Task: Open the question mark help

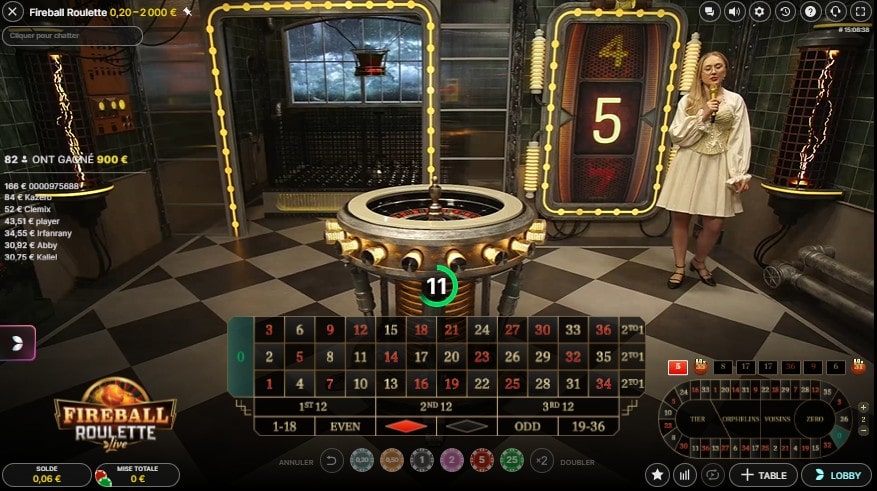Action: click(810, 12)
